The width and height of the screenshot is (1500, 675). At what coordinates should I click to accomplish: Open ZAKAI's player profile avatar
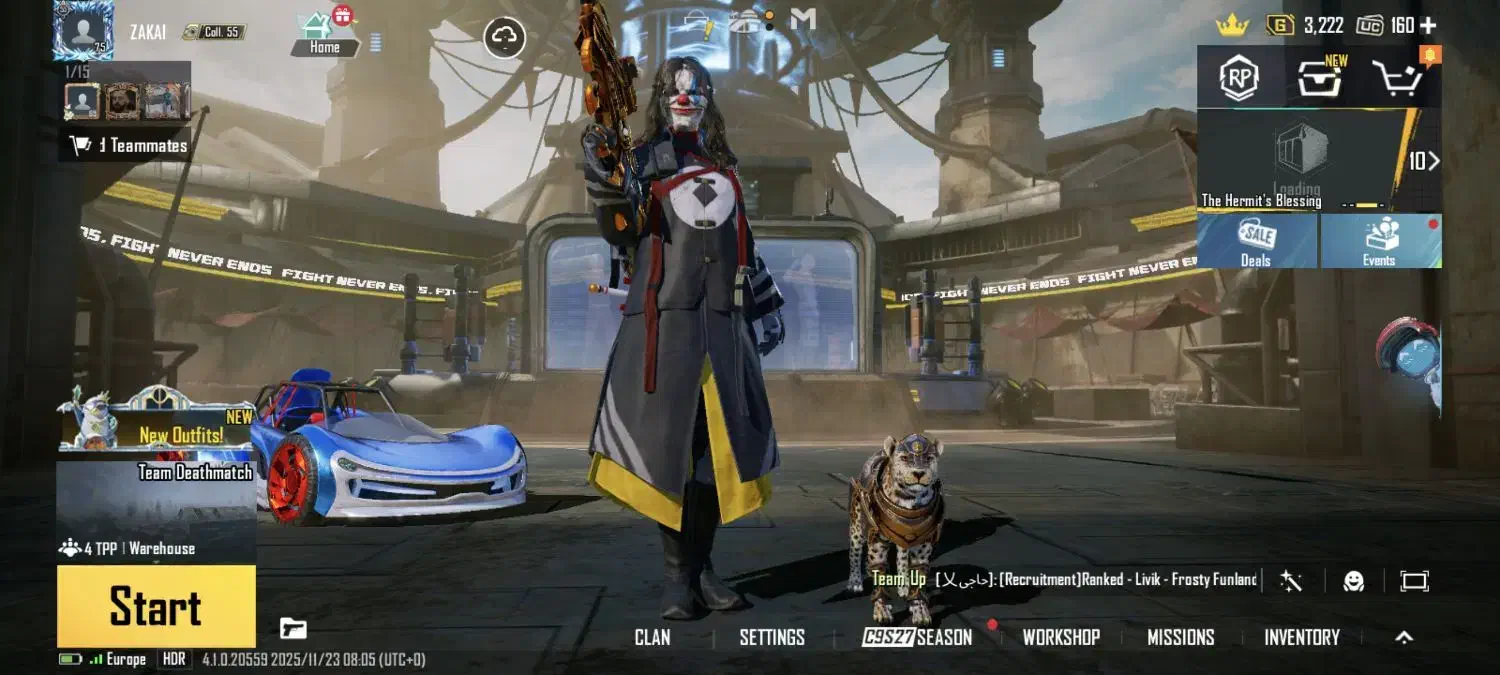[x=82, y=29]
